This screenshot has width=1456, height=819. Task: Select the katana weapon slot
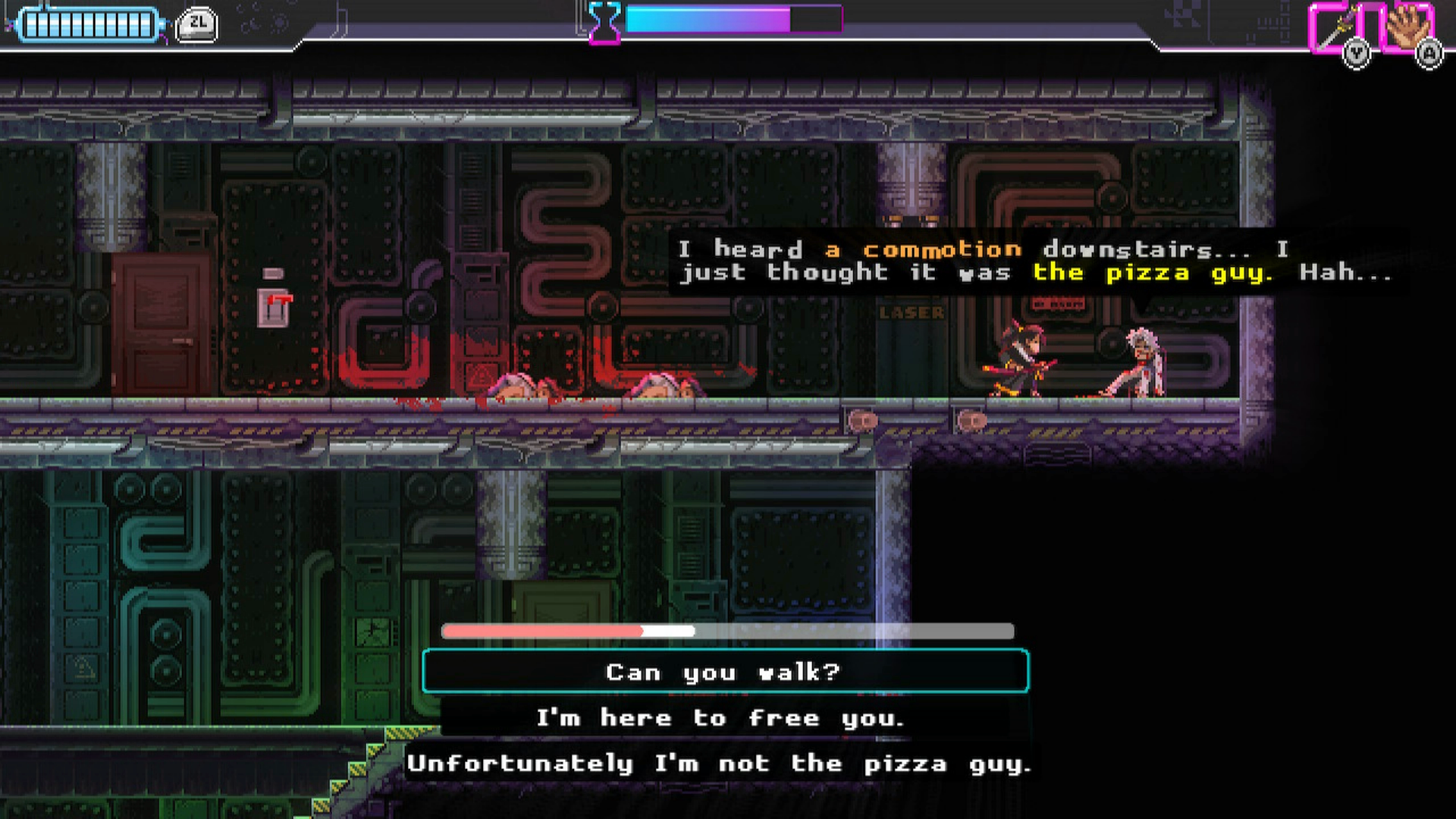click(x=1336, y=29)
